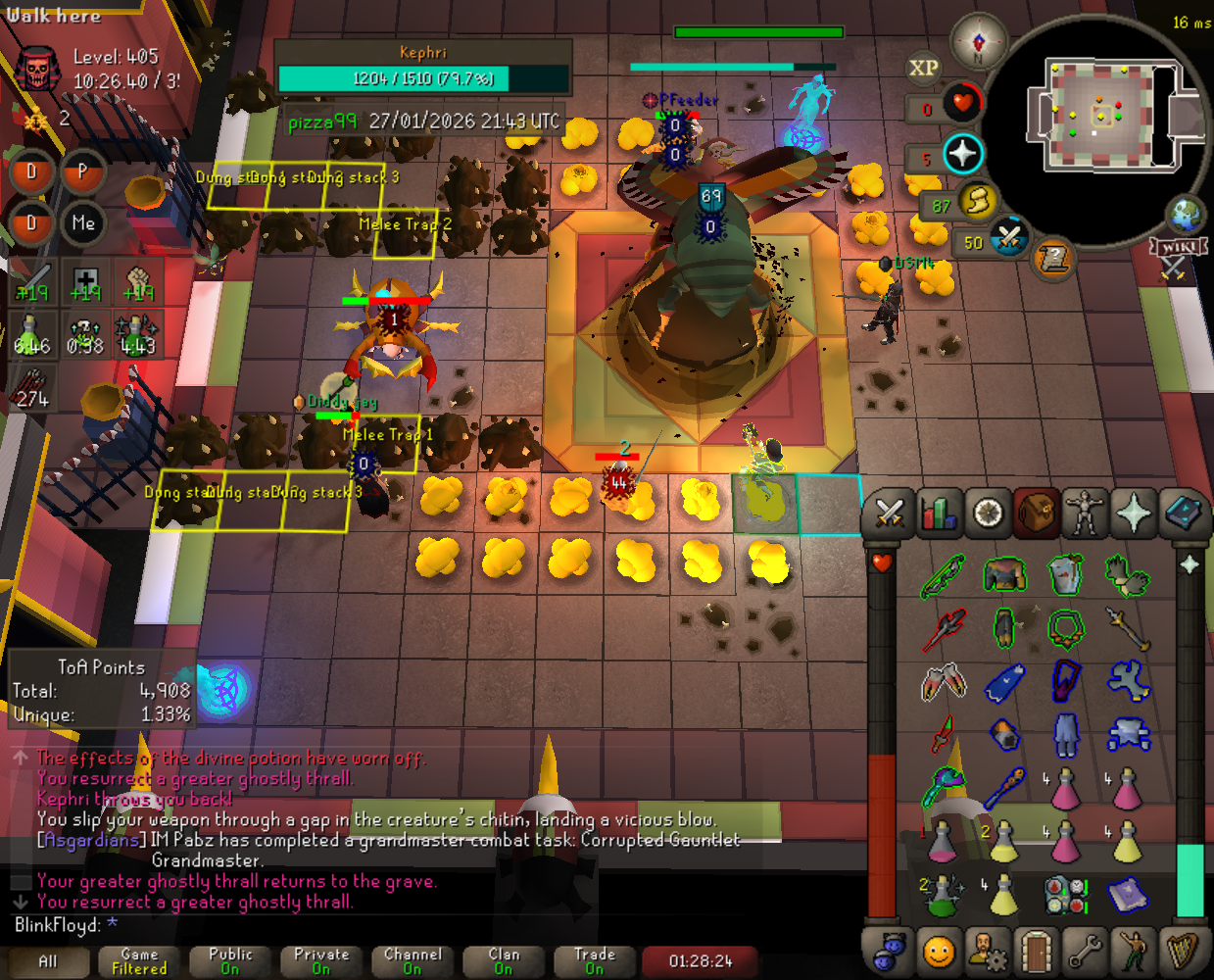The width and height of the screenshot is (1214, 980).
Task: Open the Worn Equipment tab
Action: tap(1085, 513)
